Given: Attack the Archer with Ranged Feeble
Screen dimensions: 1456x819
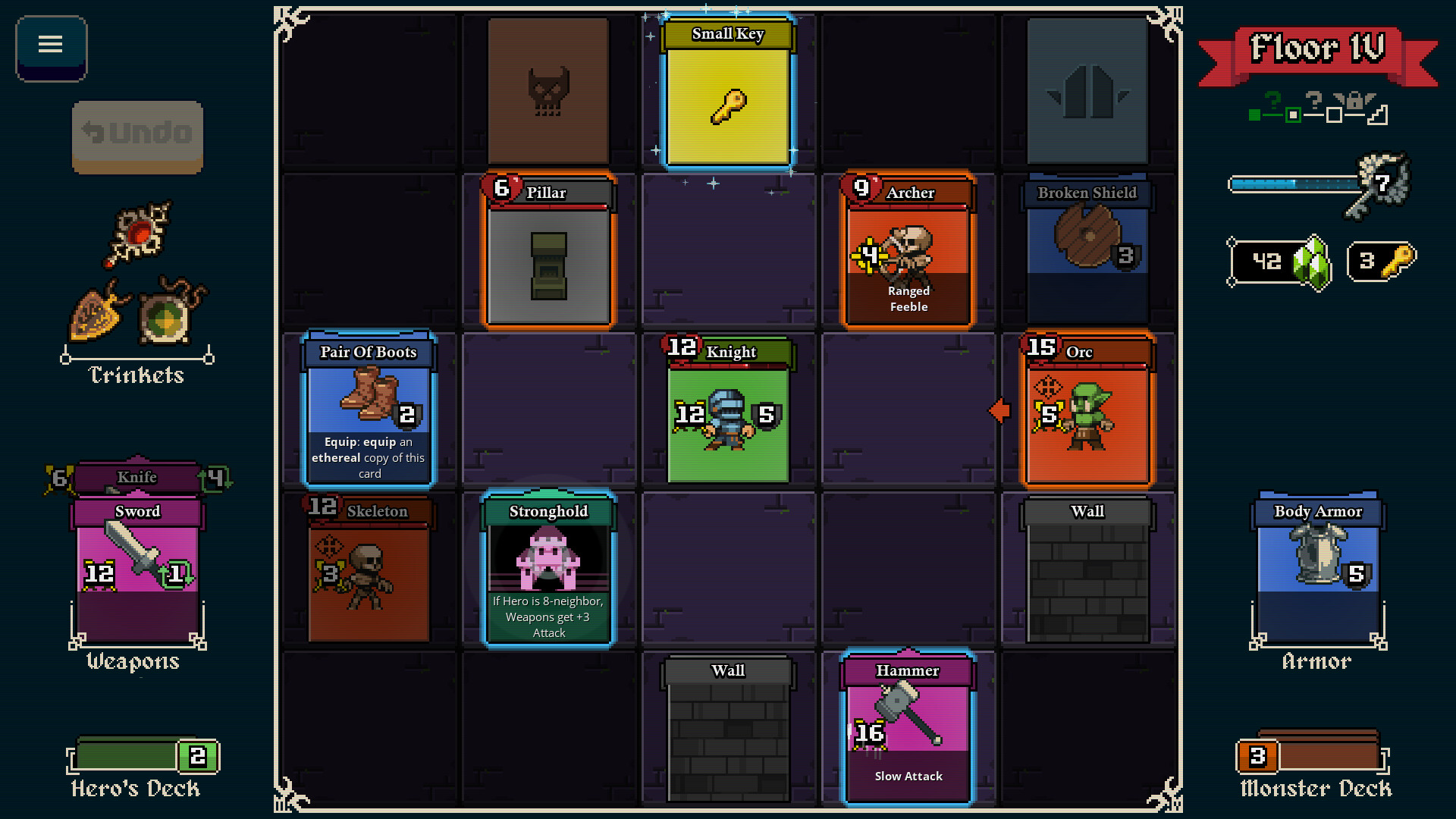Looking at the screenshot, I should click(x=908, y=250).
